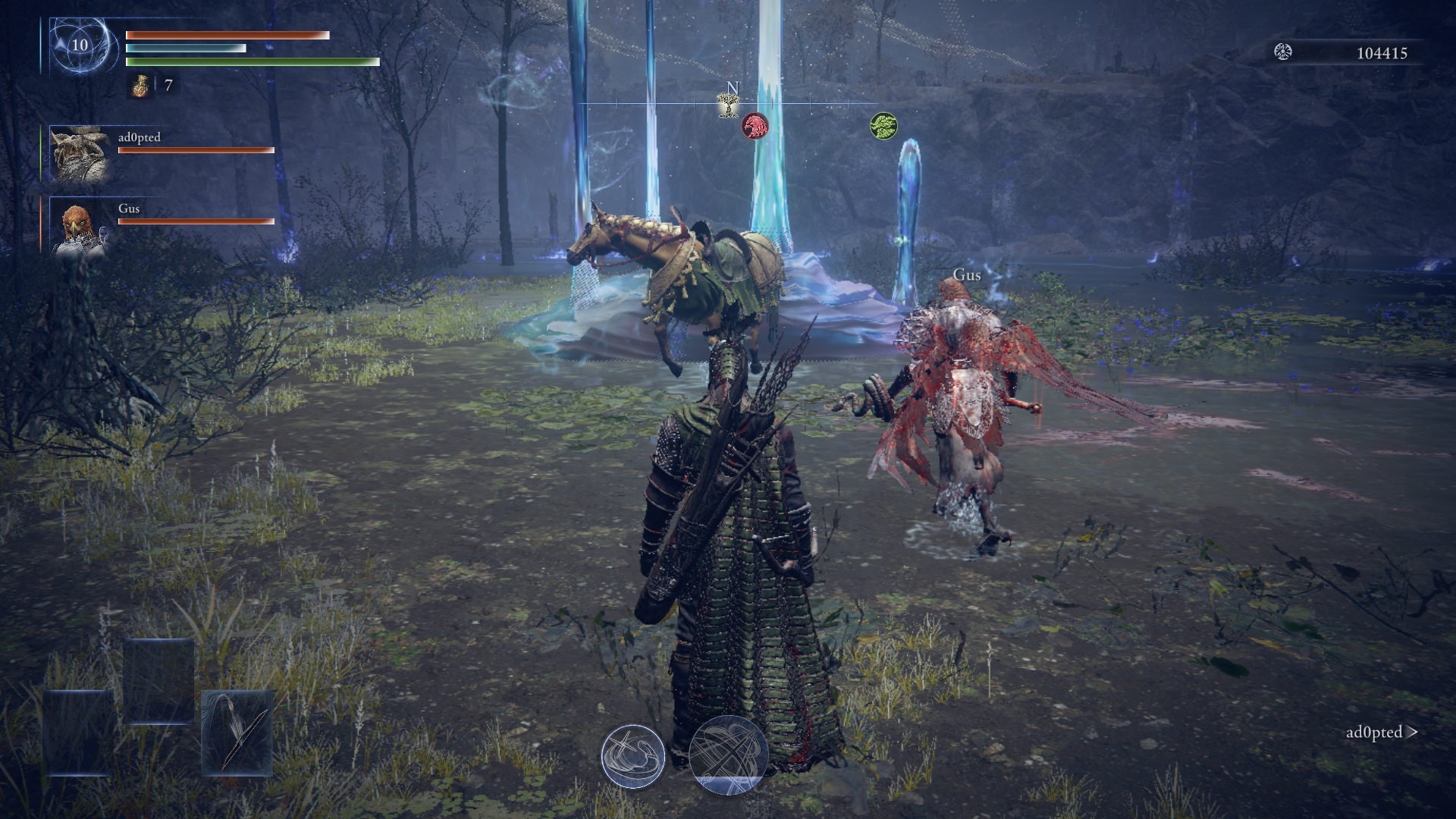Select the flask item icon
This screenshot has height=819, width=1456.
pyautogui.click(x=140, y=86)
